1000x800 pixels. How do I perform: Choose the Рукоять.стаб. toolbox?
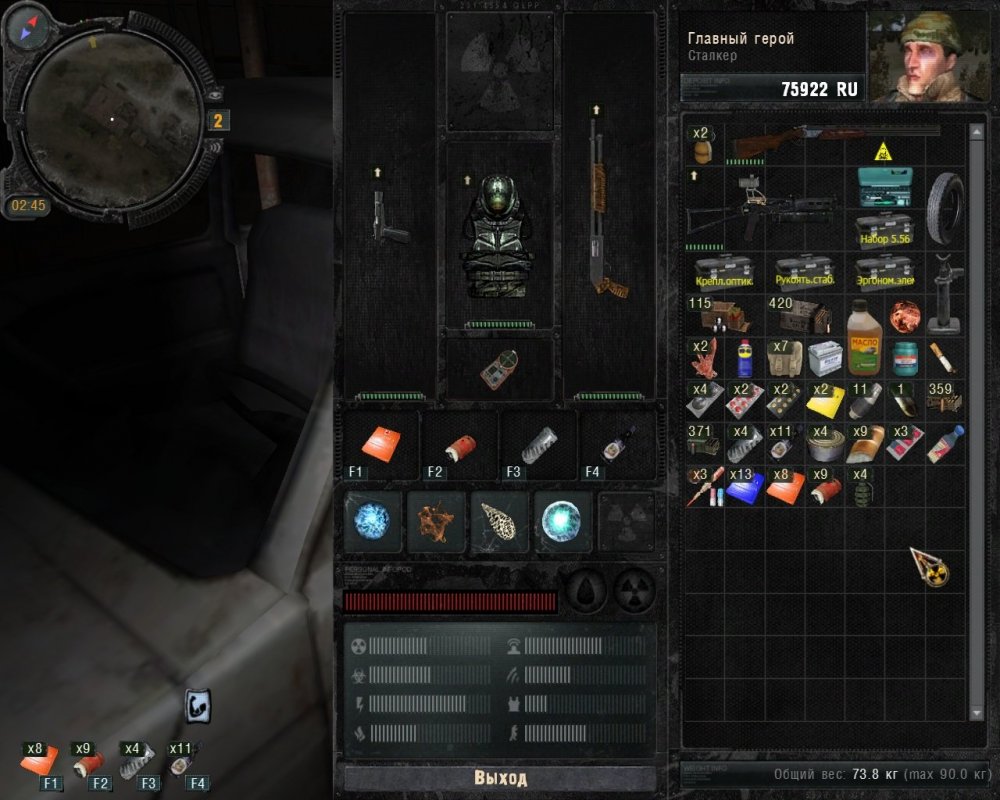coord(805,270)
